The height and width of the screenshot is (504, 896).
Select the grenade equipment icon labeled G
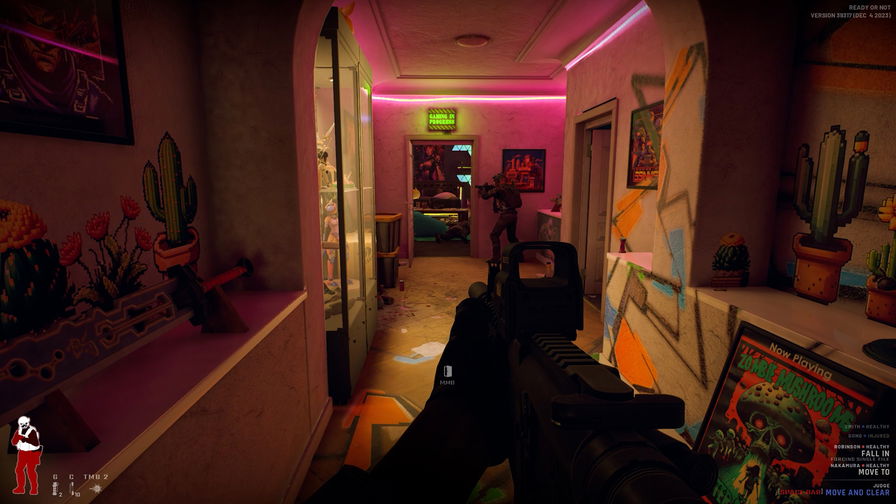point(57,490)
